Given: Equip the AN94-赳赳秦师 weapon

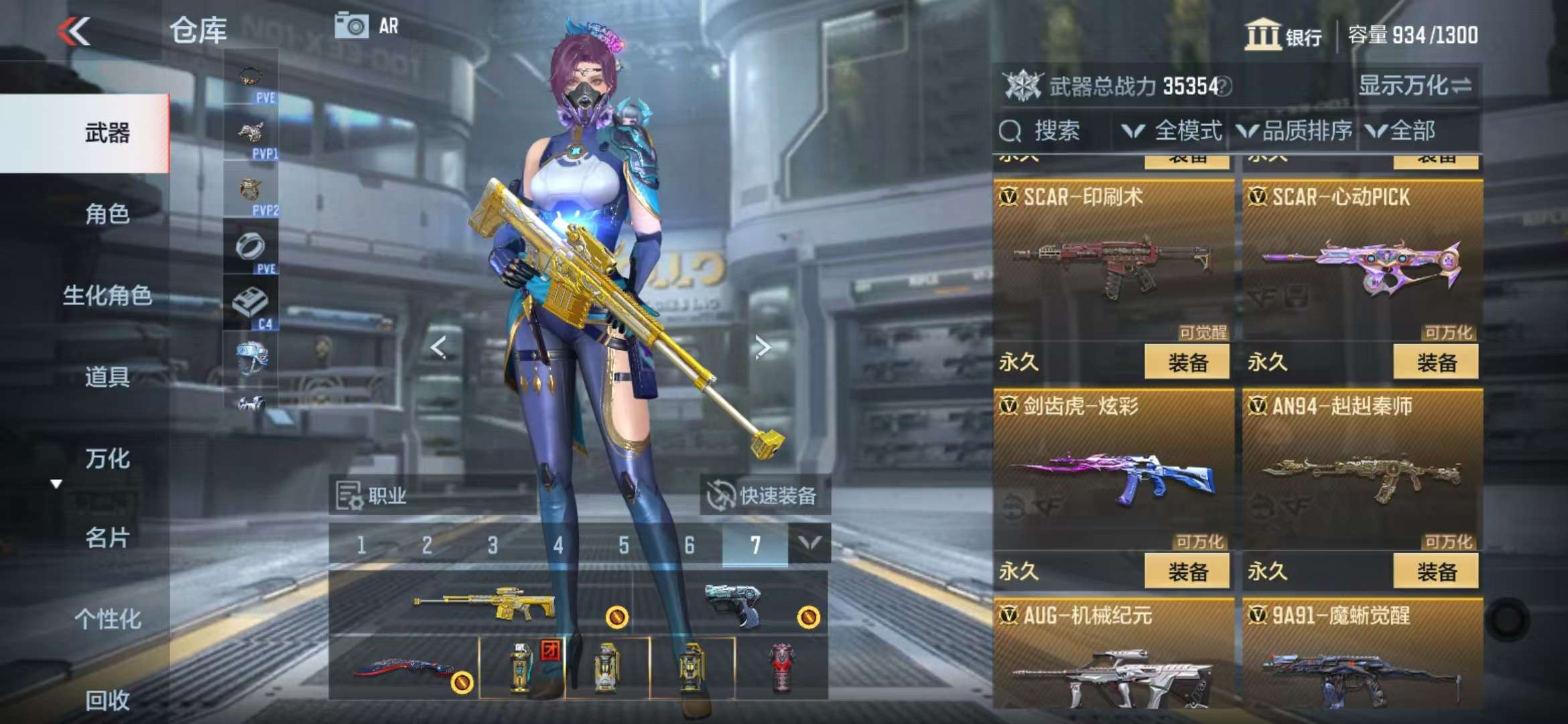Looking at the screenshot, I should click(x=1435, y=572).
